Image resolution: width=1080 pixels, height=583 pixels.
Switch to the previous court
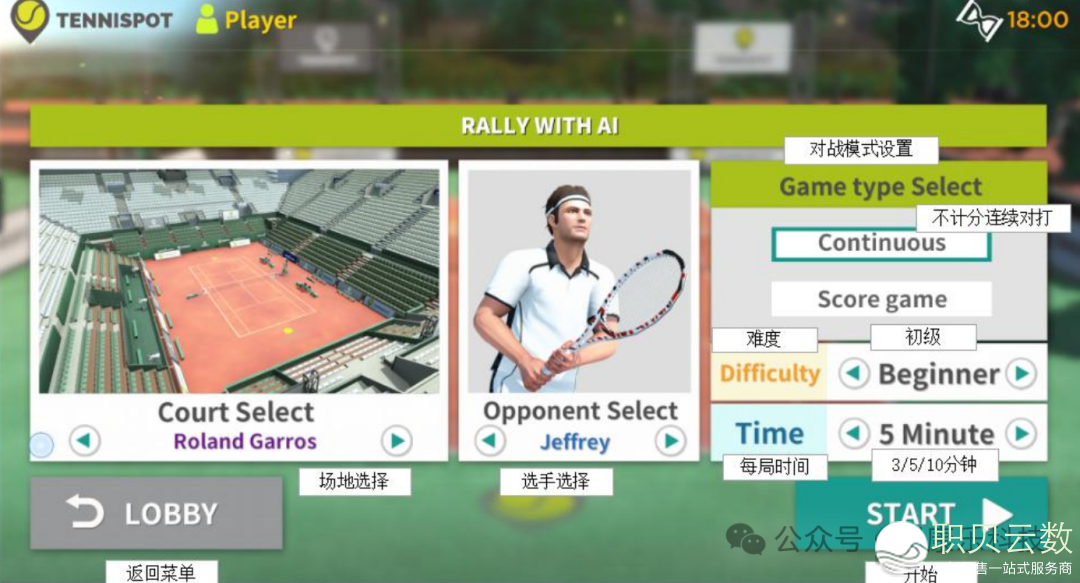(85, 440)
